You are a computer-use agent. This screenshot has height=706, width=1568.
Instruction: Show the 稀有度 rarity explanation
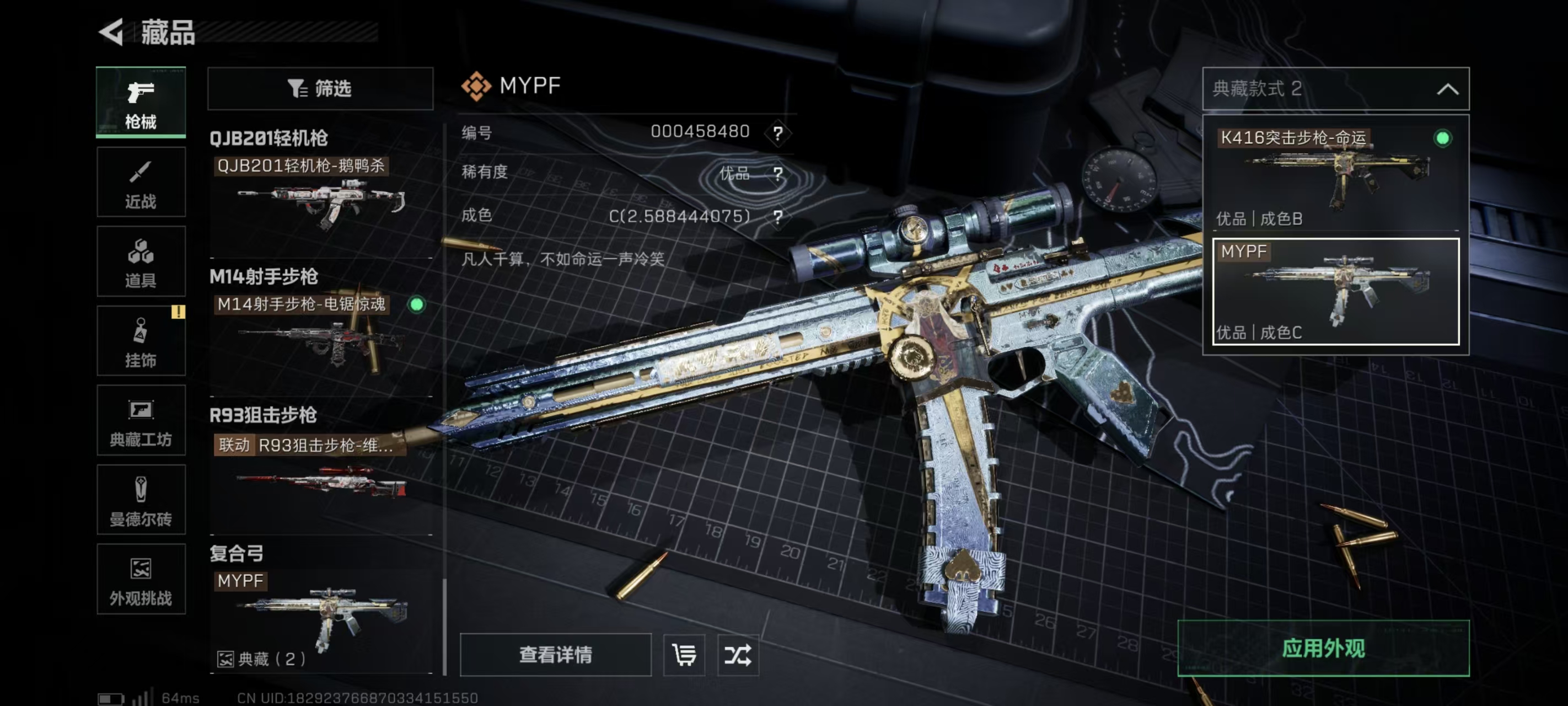coord(778,174)
